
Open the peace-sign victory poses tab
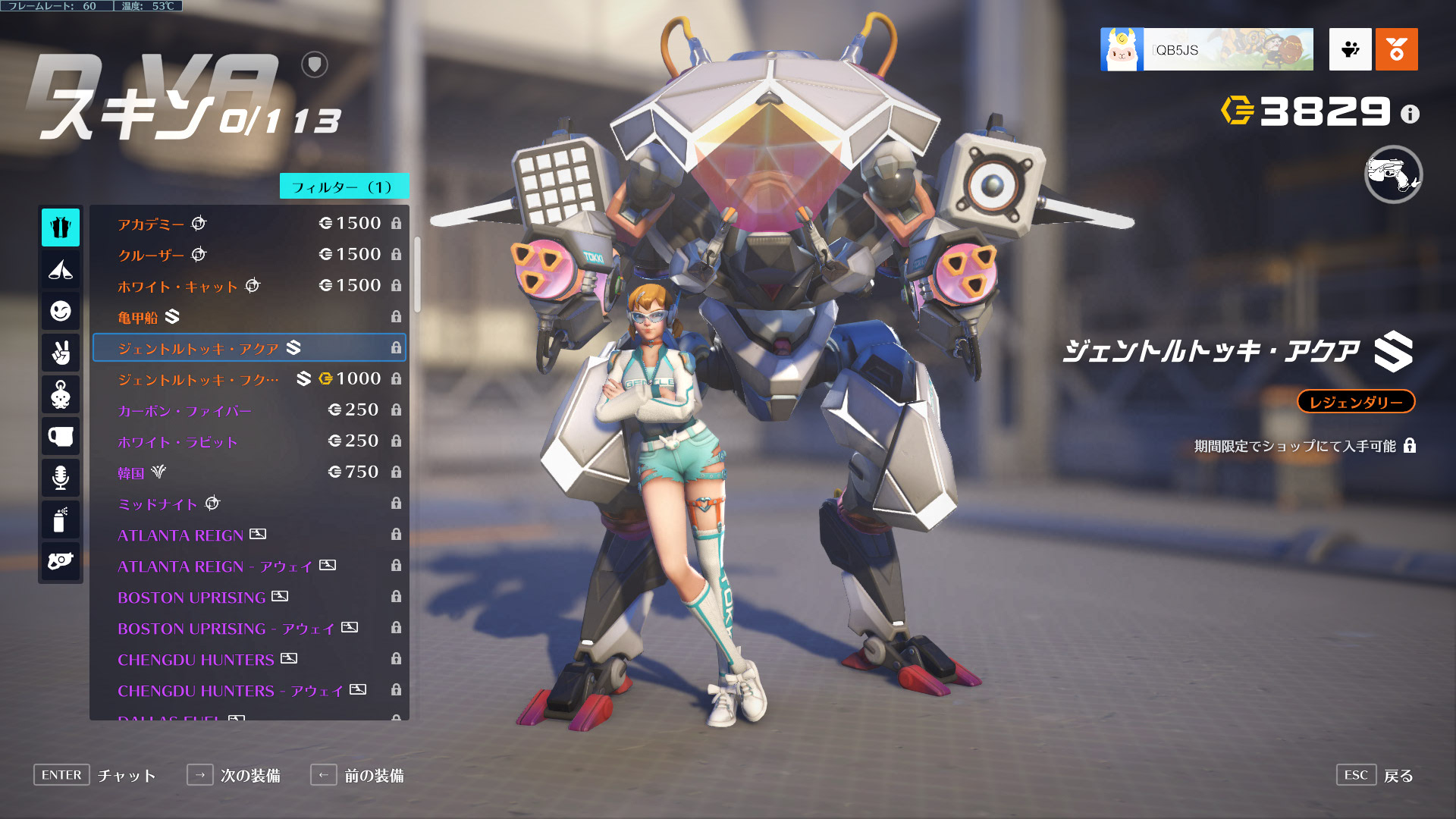[x=61, y=353]
